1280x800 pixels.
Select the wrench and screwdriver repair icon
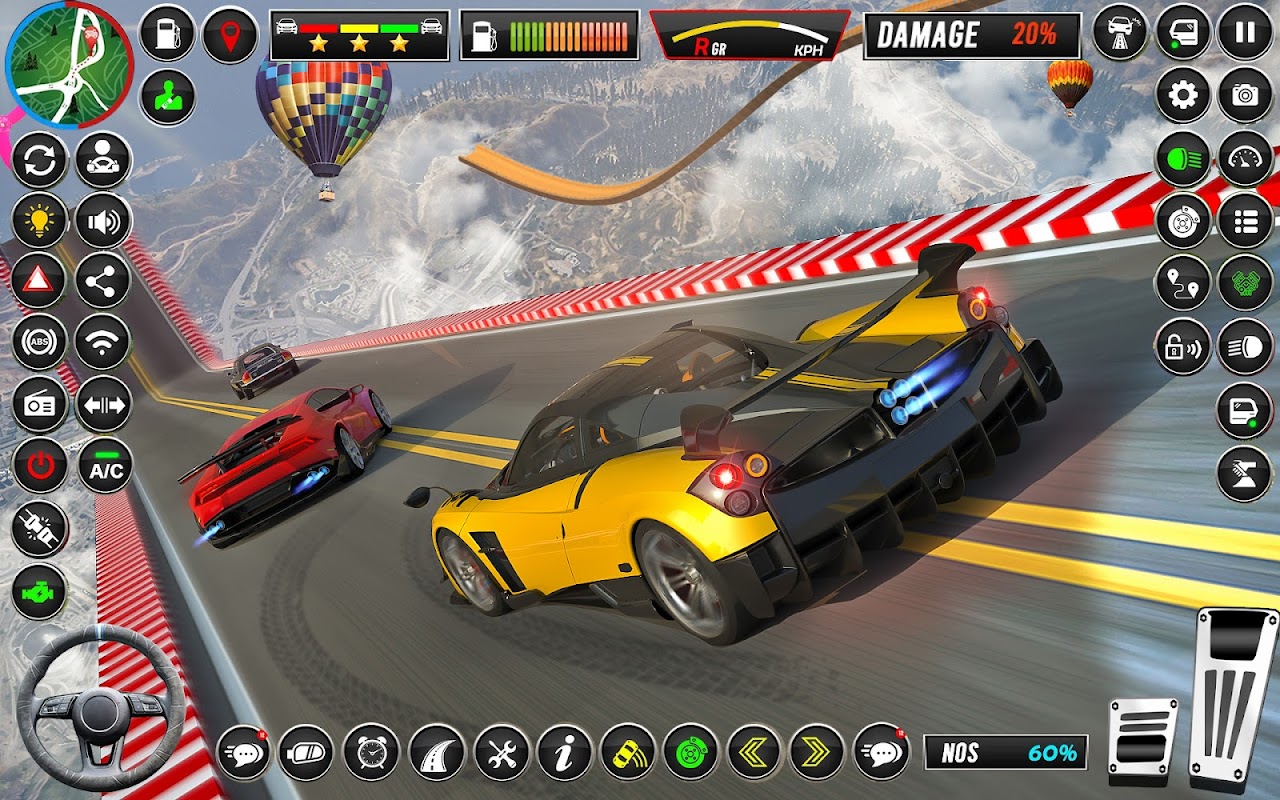pyautogui.click(x=501, y=751)
